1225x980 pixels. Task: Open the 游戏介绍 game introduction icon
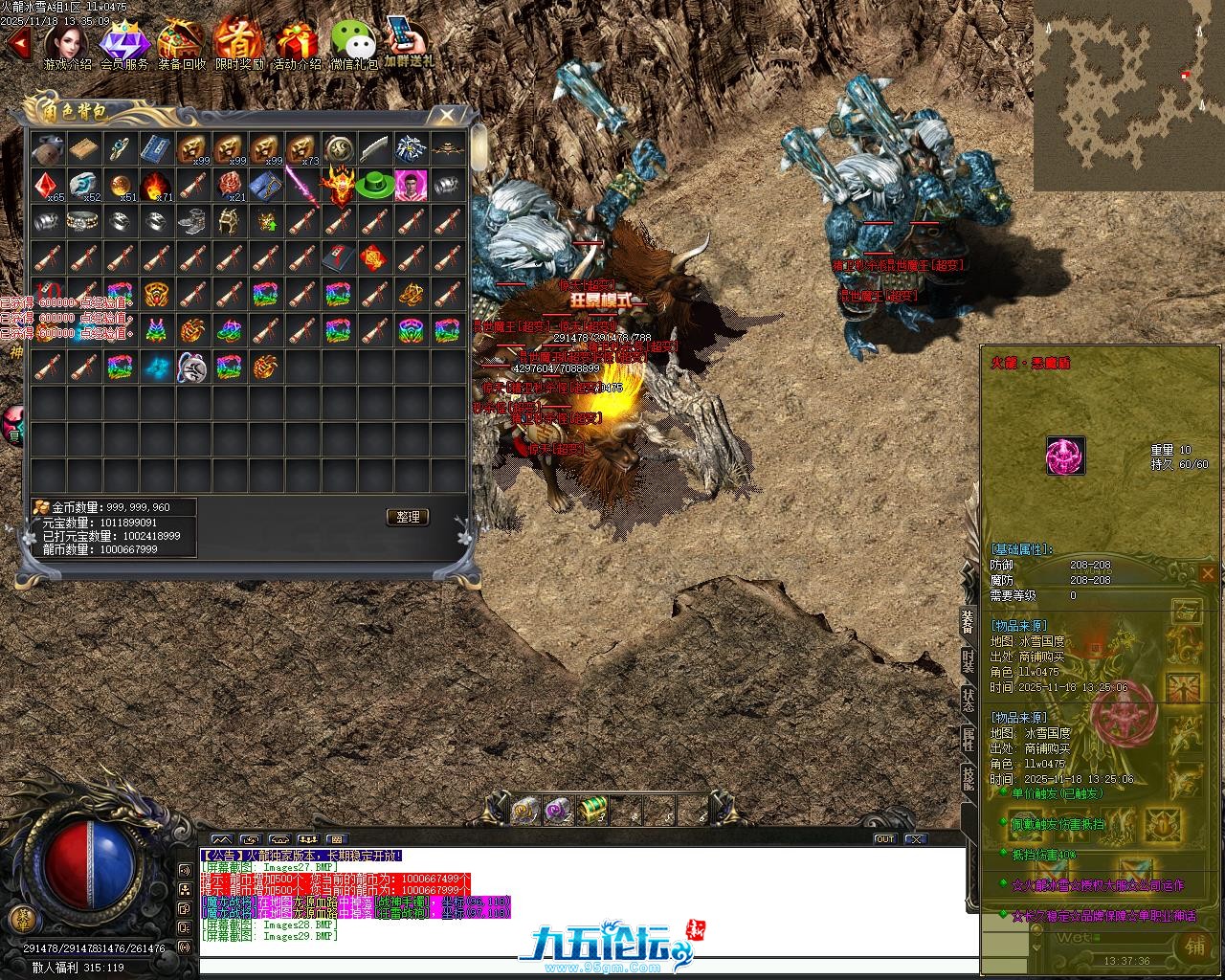pyautogui.click(x=67, y=44)
